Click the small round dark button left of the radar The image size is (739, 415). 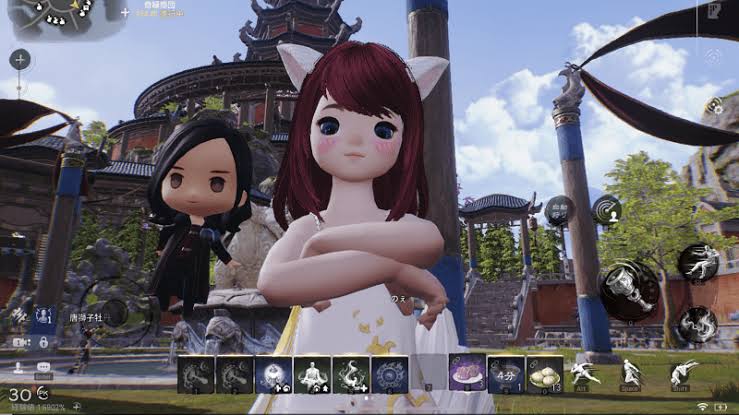tap(560, 209)
